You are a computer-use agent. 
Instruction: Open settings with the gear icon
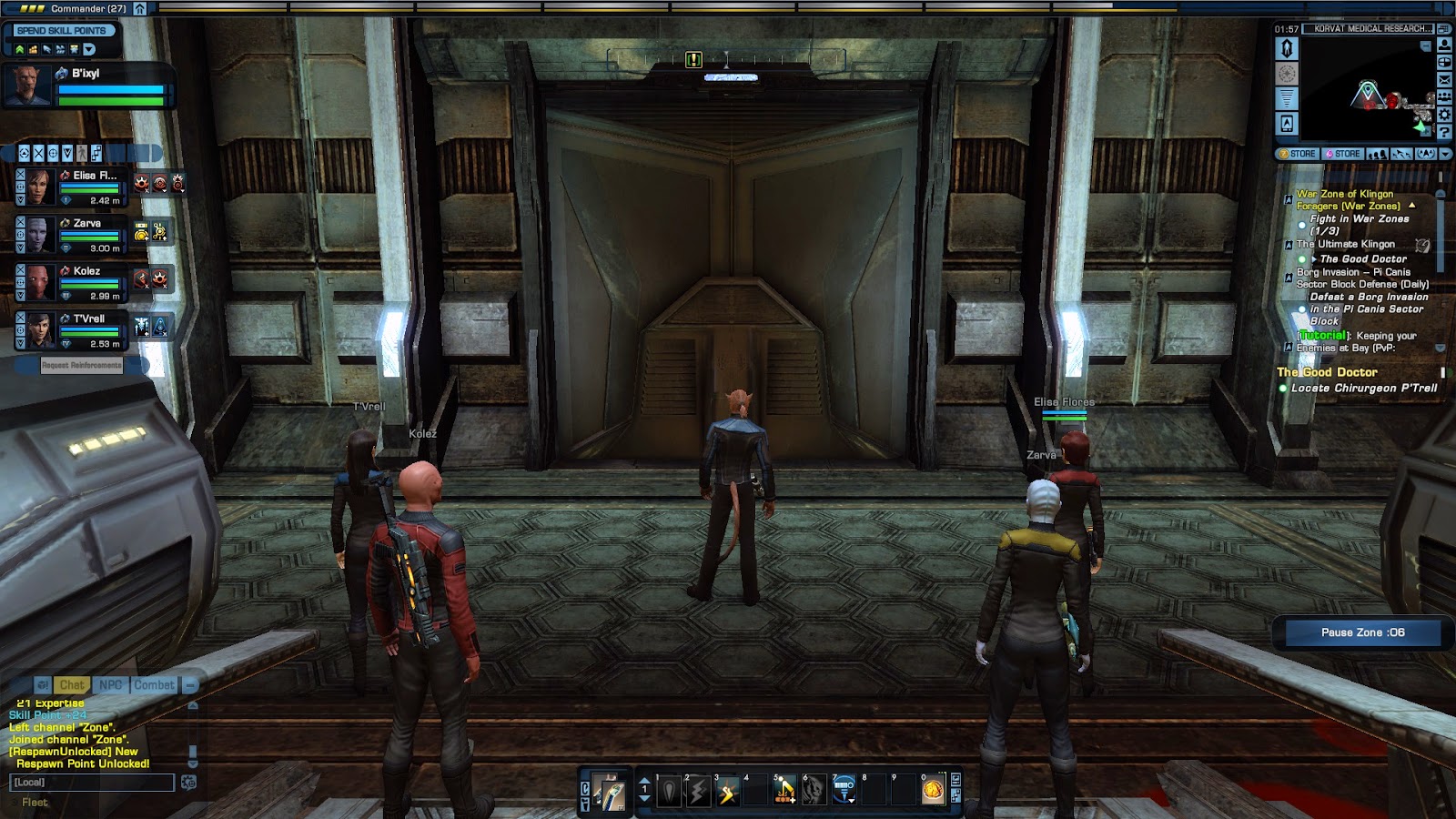coord(1444,115)
